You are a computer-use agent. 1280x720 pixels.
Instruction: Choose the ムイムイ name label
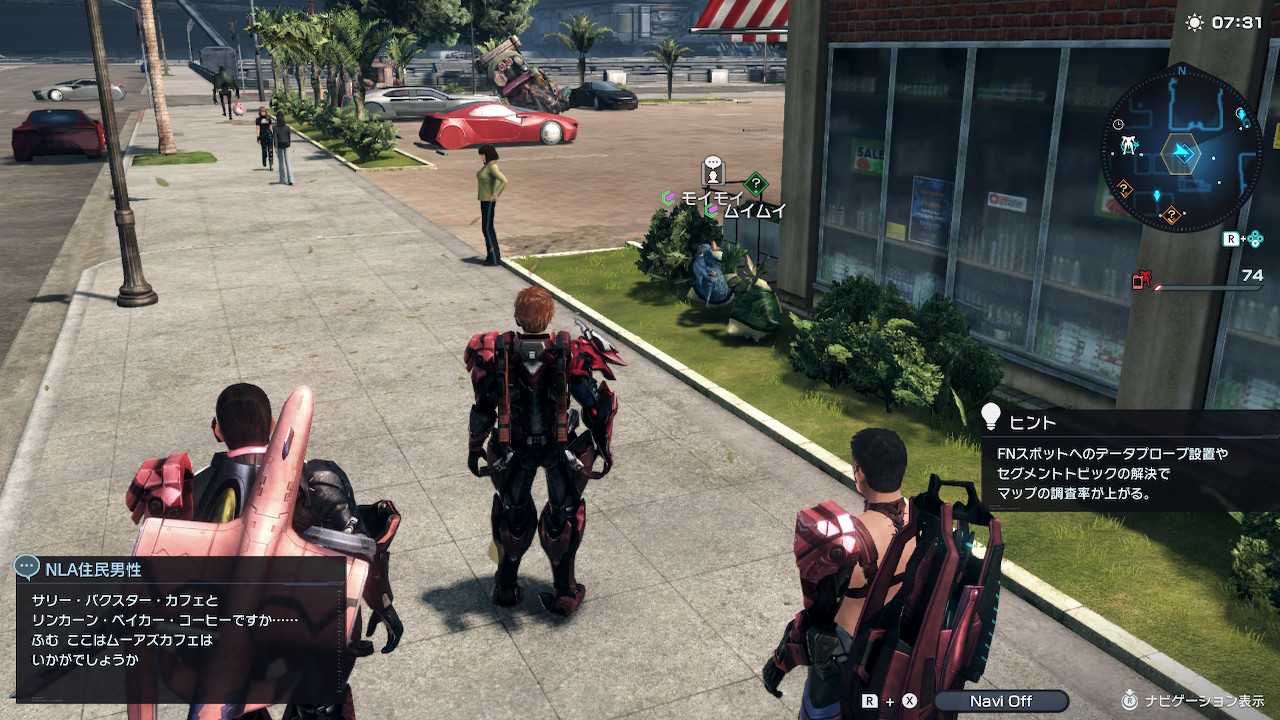click(x=754, y=211)
